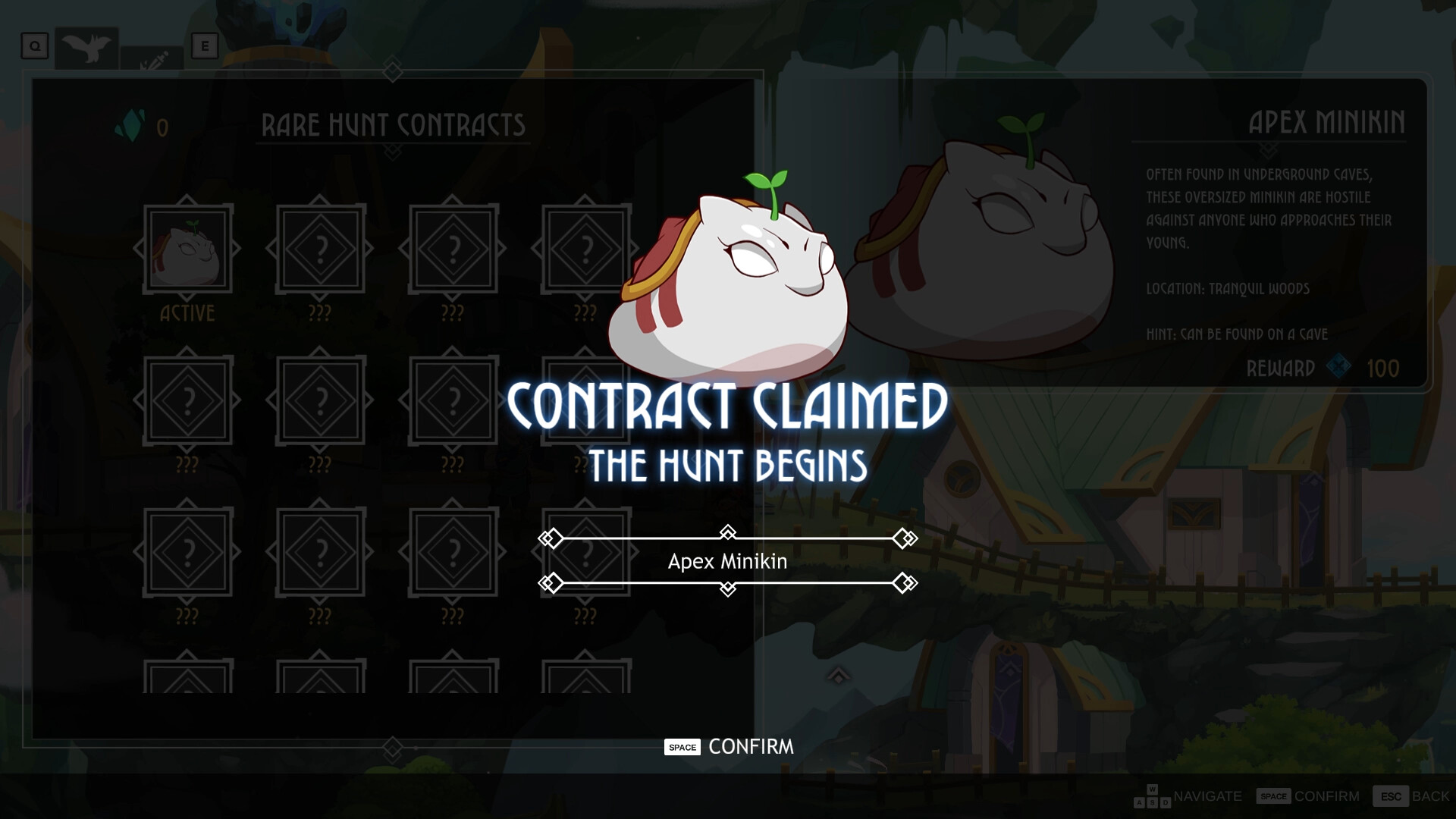
Task: Select the ??? slot in the fourth column
Action: tap(584, 246)
